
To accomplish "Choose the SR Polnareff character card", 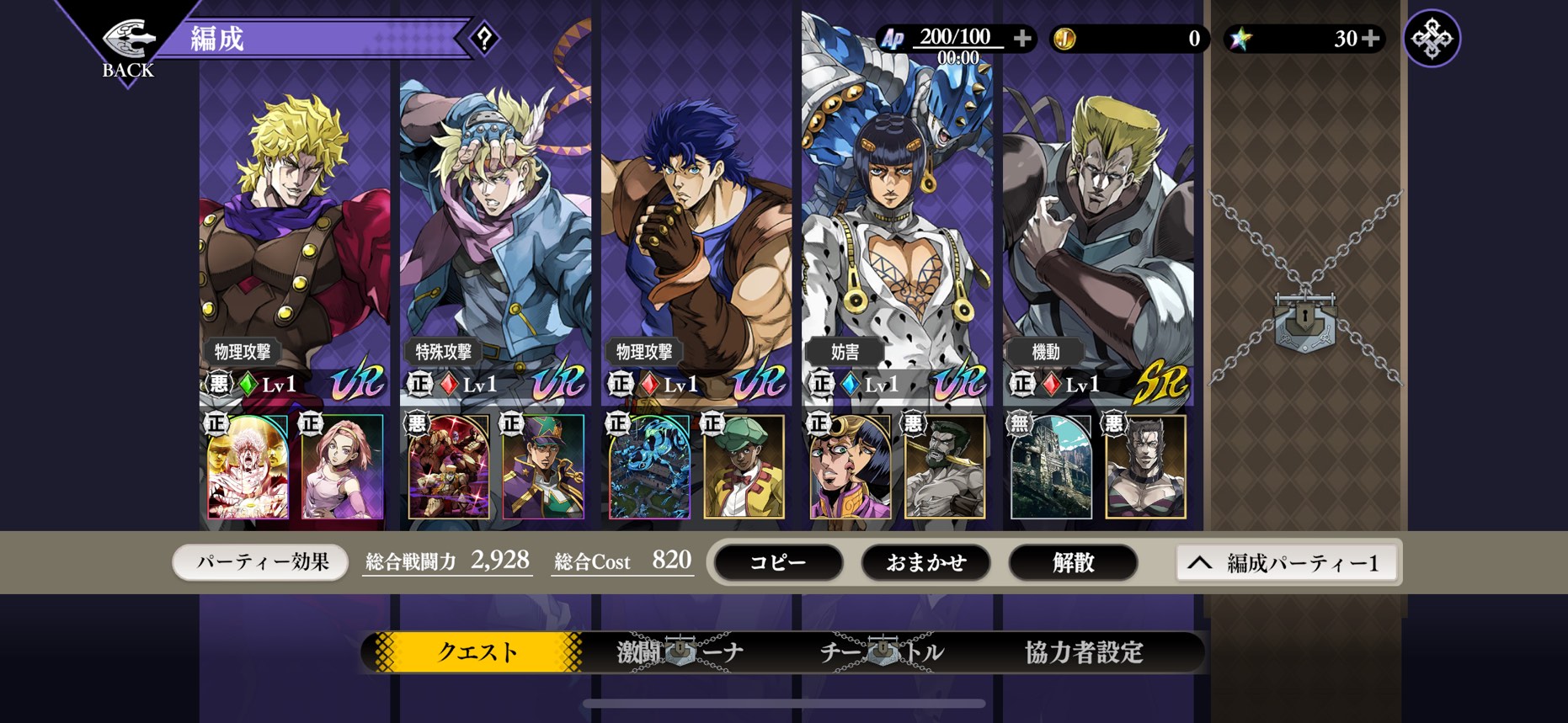I will click(x=1098, y=236).
